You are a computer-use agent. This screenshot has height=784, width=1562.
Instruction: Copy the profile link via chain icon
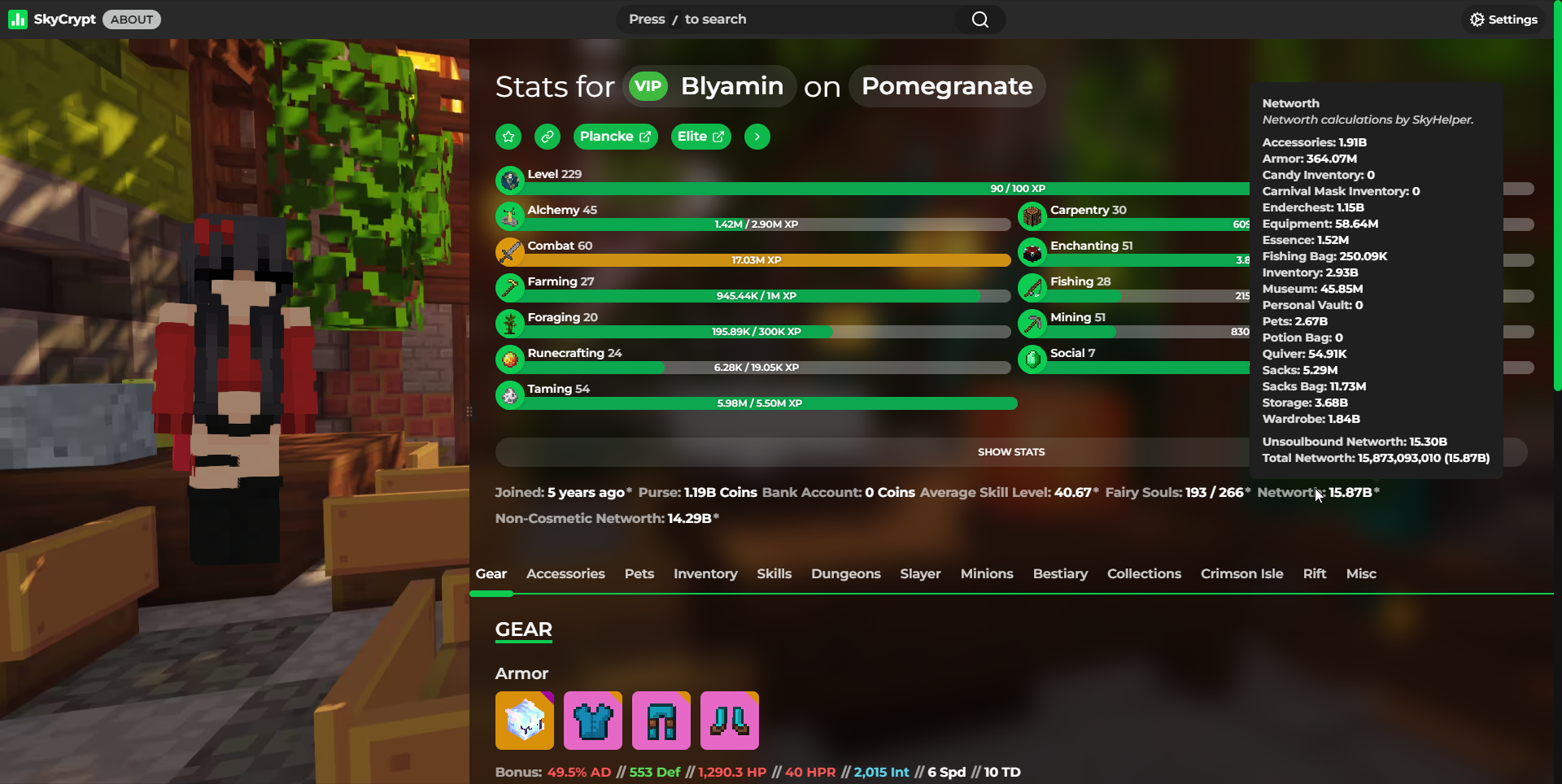[x=548, y=137]
